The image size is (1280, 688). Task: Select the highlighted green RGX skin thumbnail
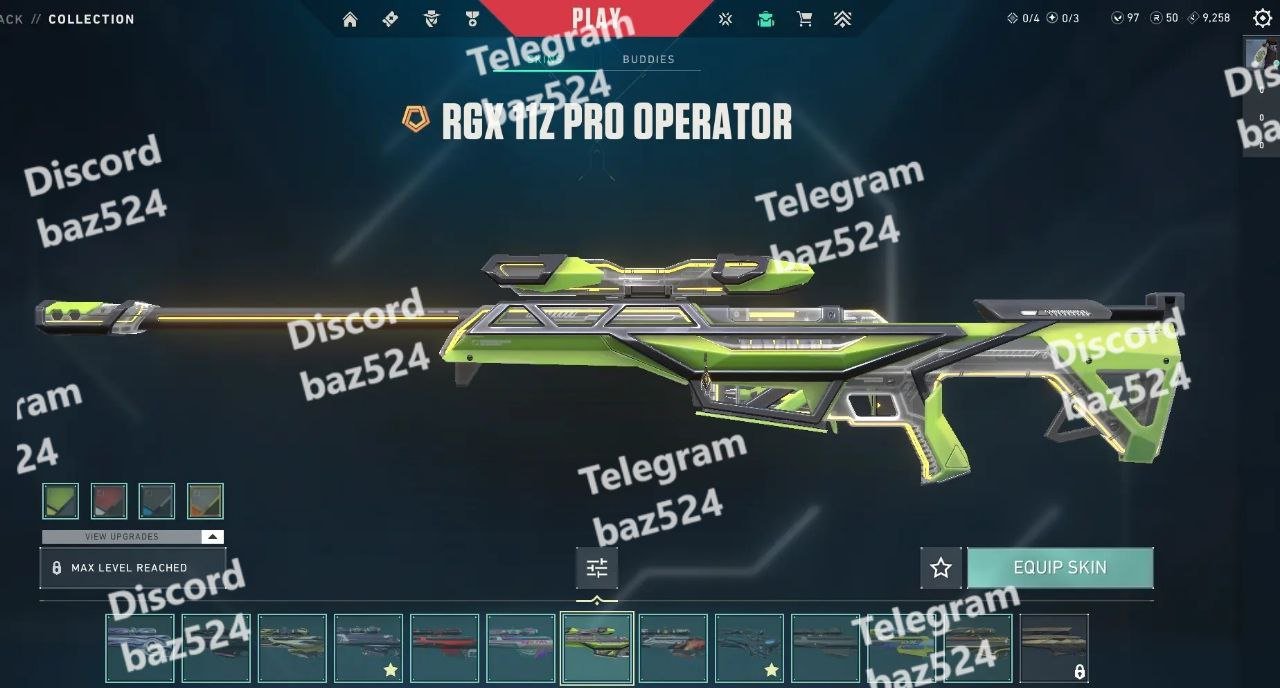tap(597, 648)
